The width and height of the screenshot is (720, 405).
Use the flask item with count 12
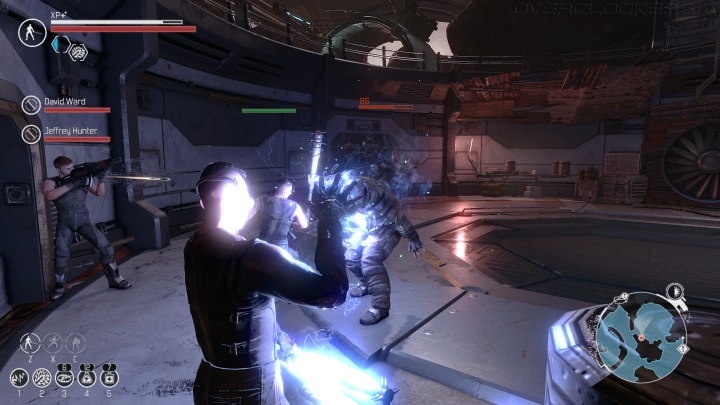(87, 376)
